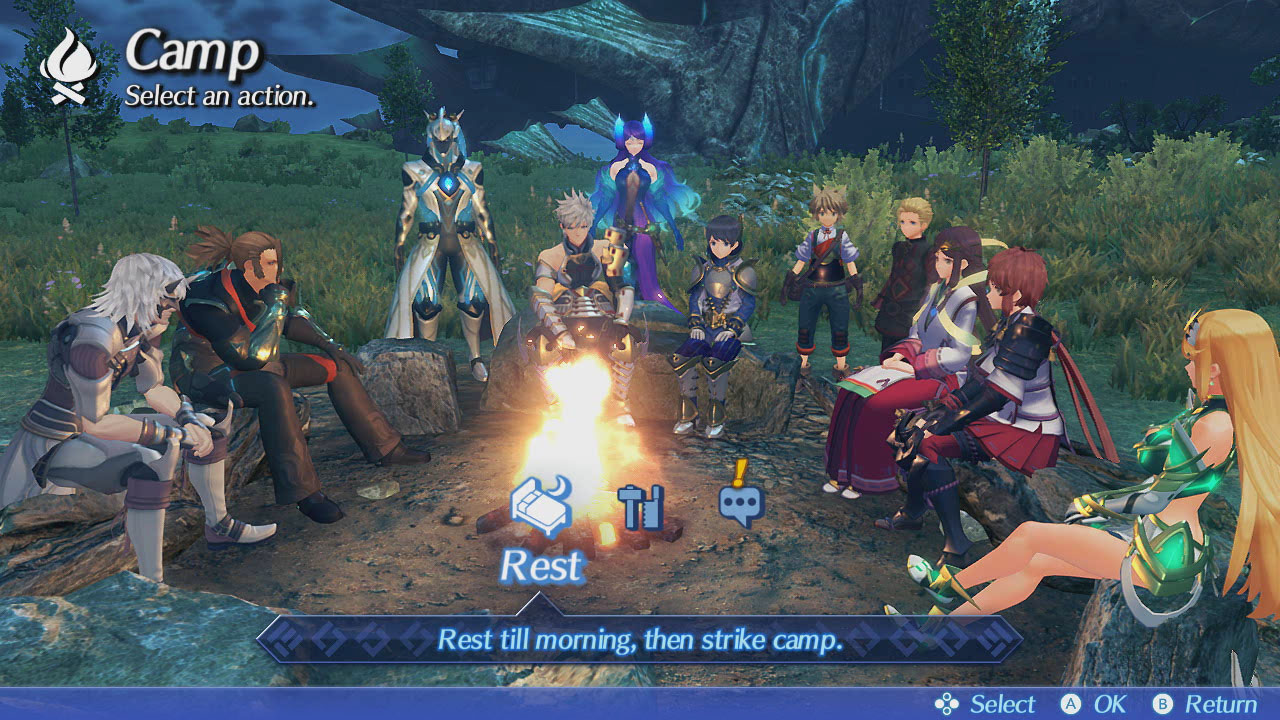Click the Select label on the bottom bar
This screenshot has width=1280, height=720.
[x=1000, y=704]
